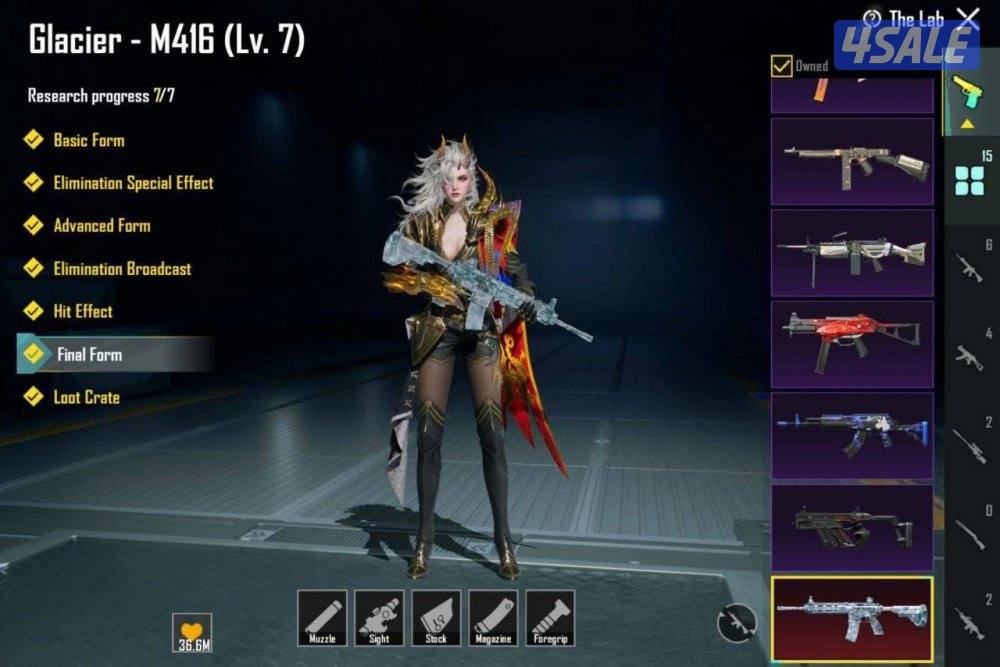Choose the Magazine attachment slot
1000x667 pixels.
pos(493,617)
